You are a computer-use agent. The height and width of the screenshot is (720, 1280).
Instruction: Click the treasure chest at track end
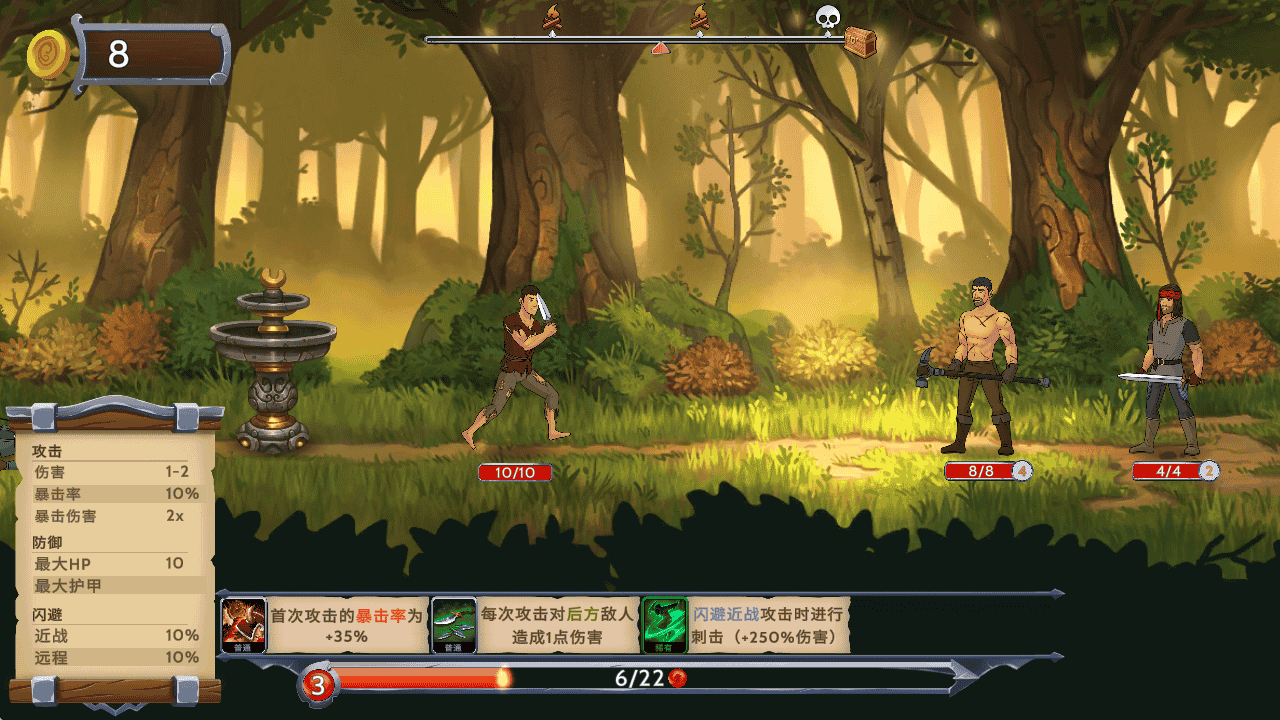point(860,42)
